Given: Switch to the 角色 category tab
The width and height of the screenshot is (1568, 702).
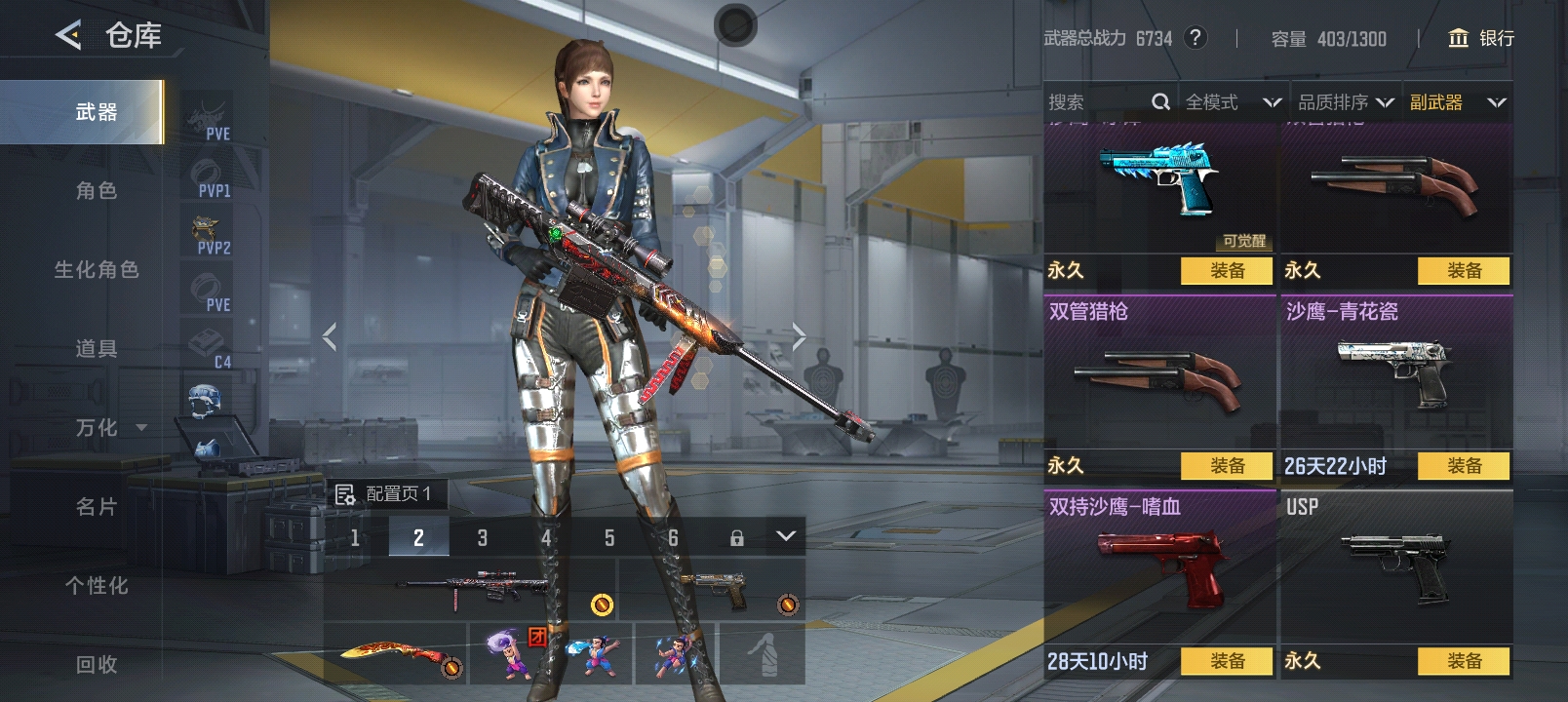Looking at the screenshot, I should [96, 191].
